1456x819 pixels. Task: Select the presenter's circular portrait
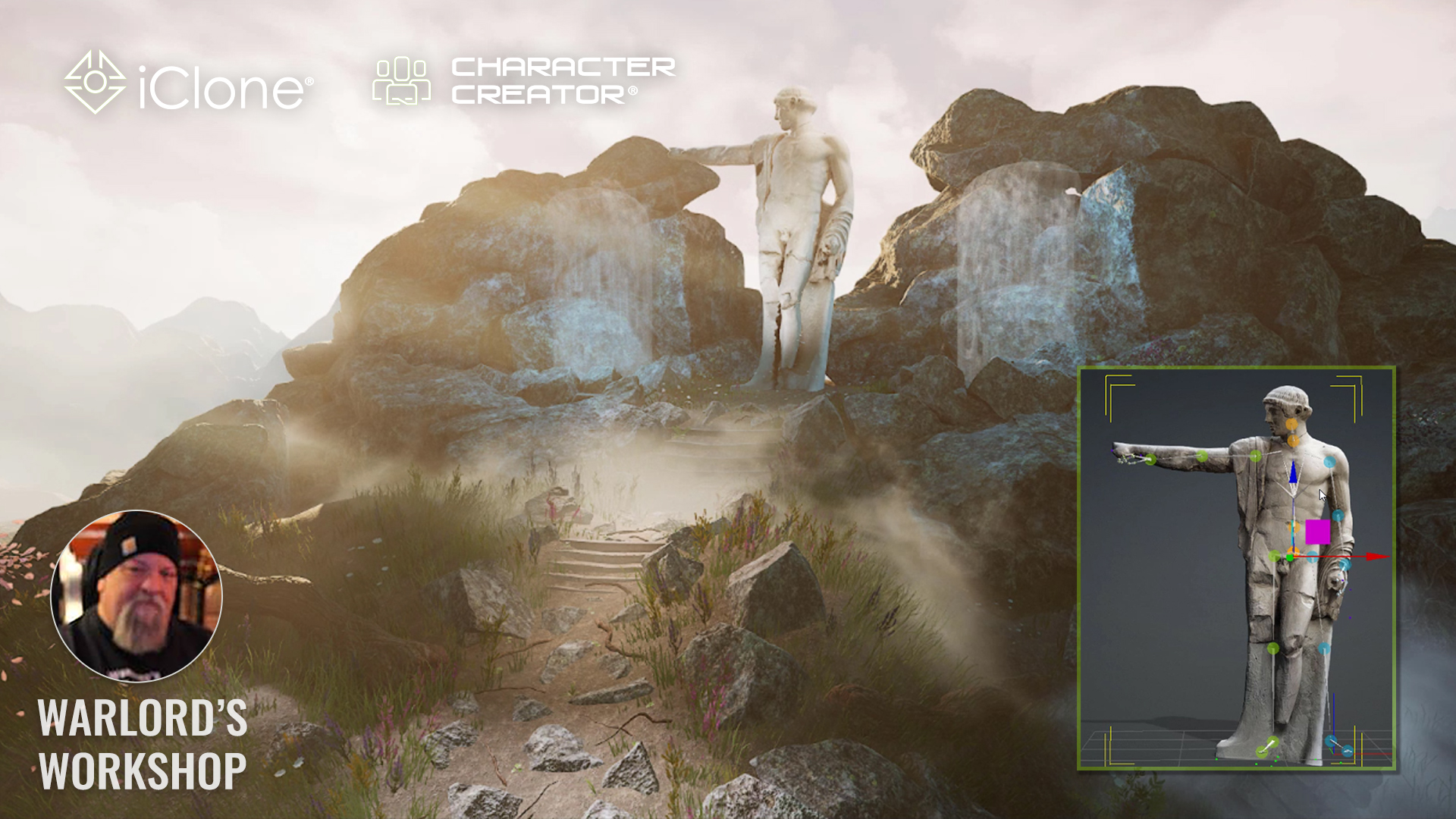136,596
